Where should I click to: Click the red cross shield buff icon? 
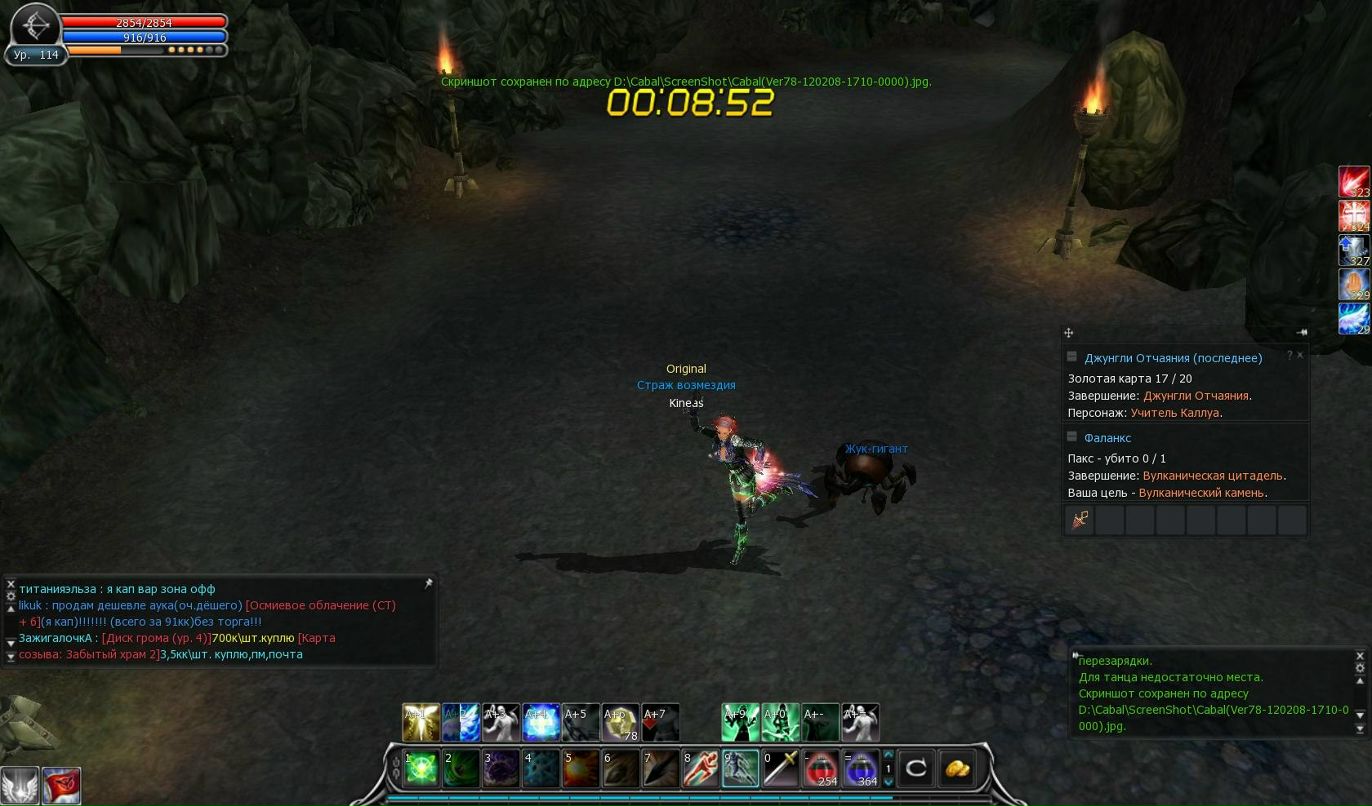point(1354,215)
